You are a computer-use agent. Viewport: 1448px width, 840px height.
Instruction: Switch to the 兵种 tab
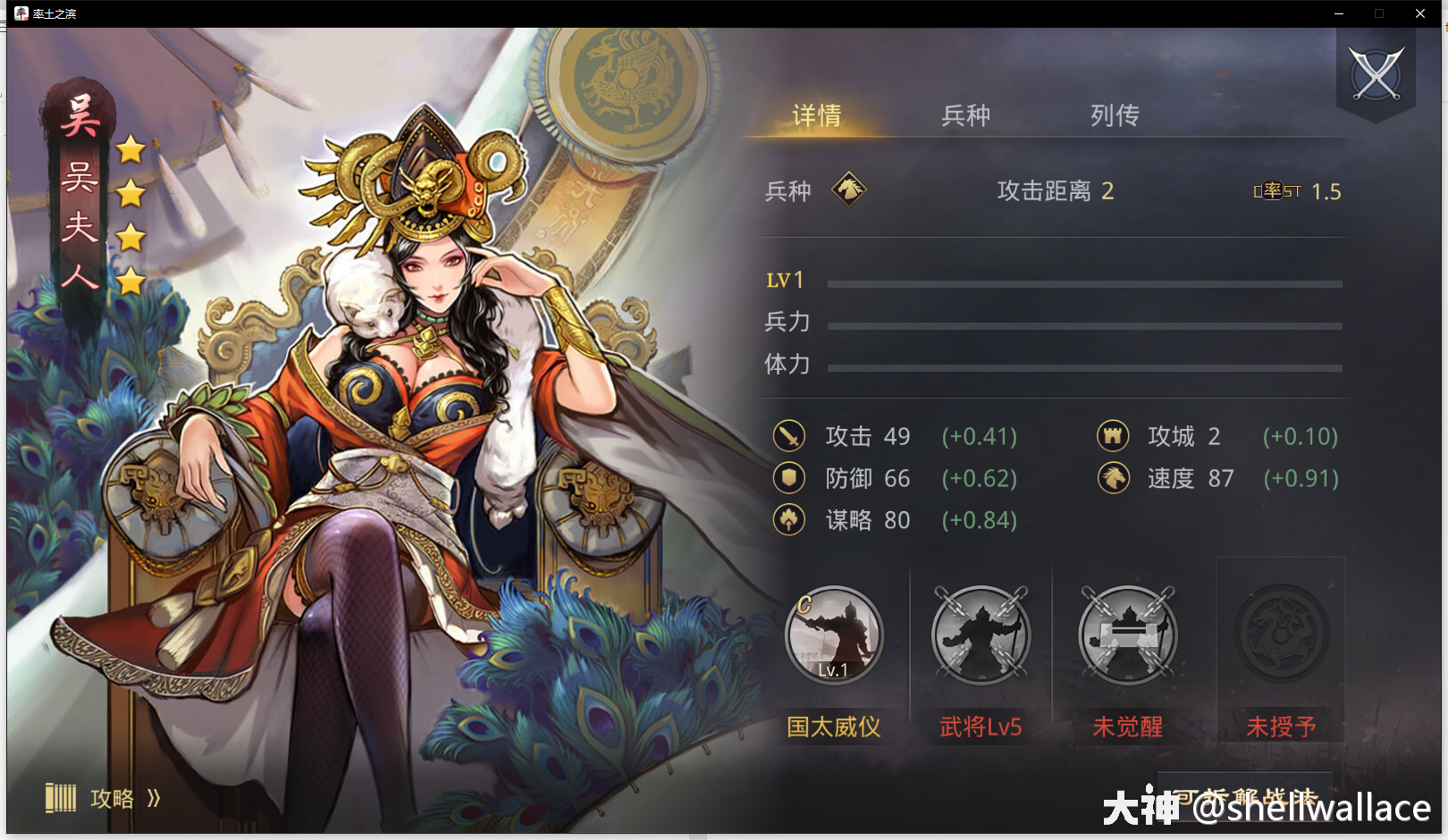point(964,115)
